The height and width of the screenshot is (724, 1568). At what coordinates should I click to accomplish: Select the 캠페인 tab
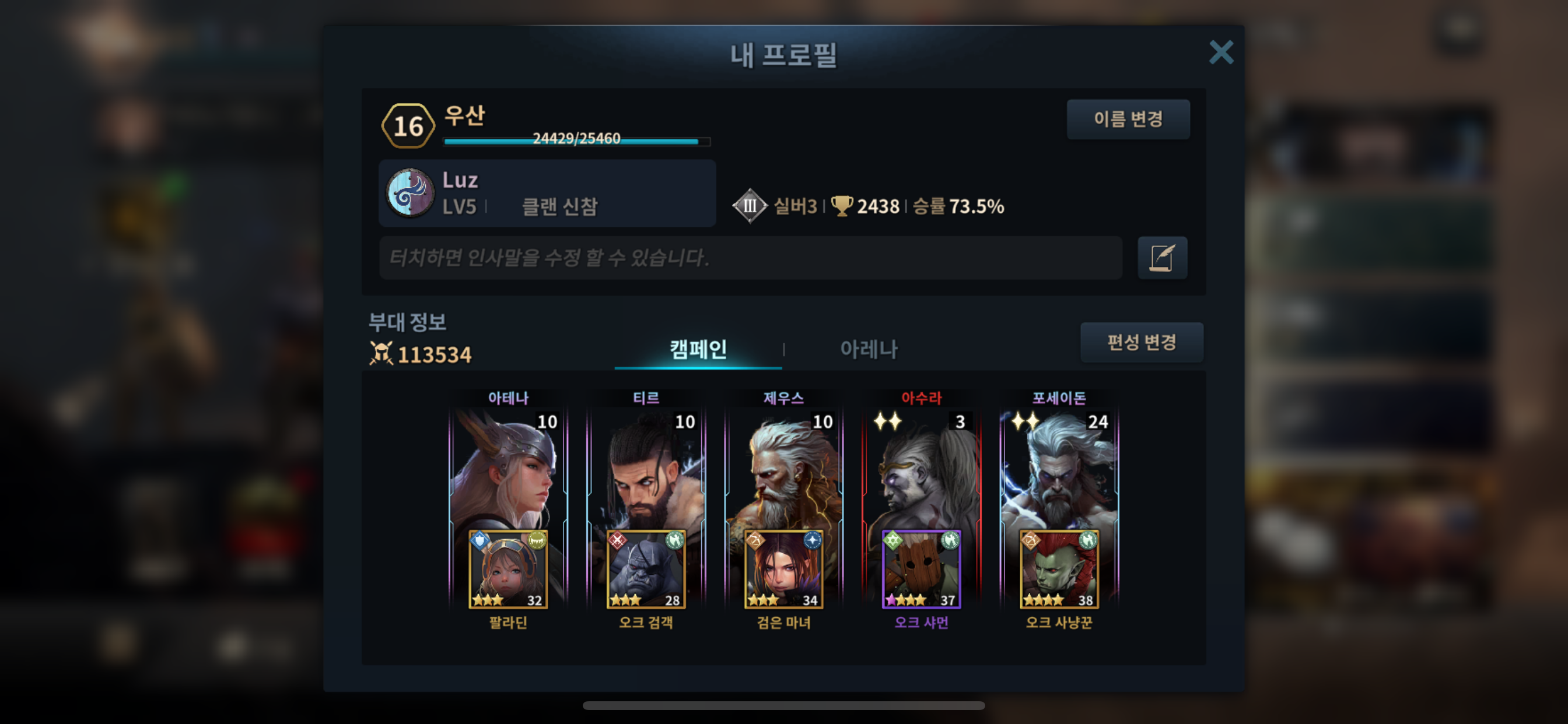tap(698, 349)
